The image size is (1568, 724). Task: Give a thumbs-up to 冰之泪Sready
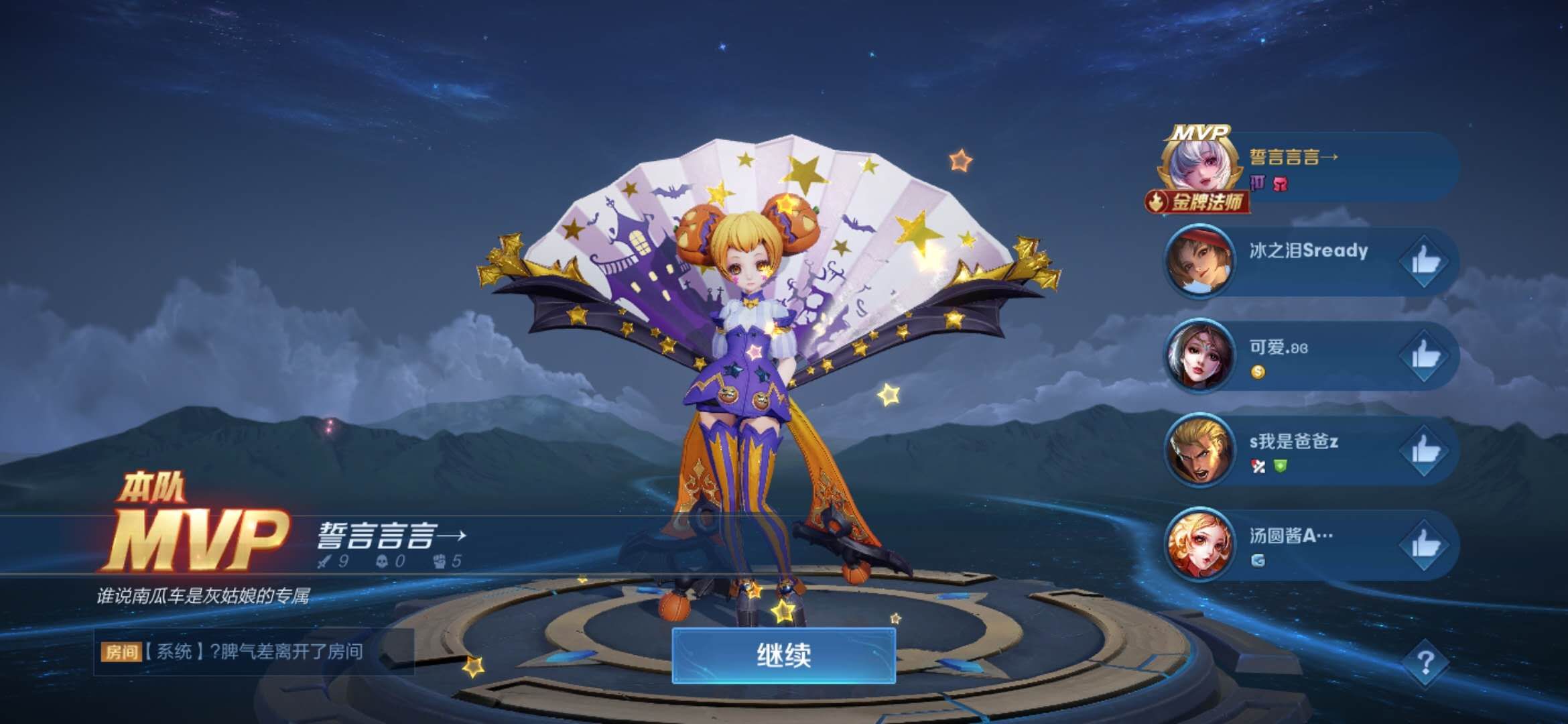coord(1425,261)
